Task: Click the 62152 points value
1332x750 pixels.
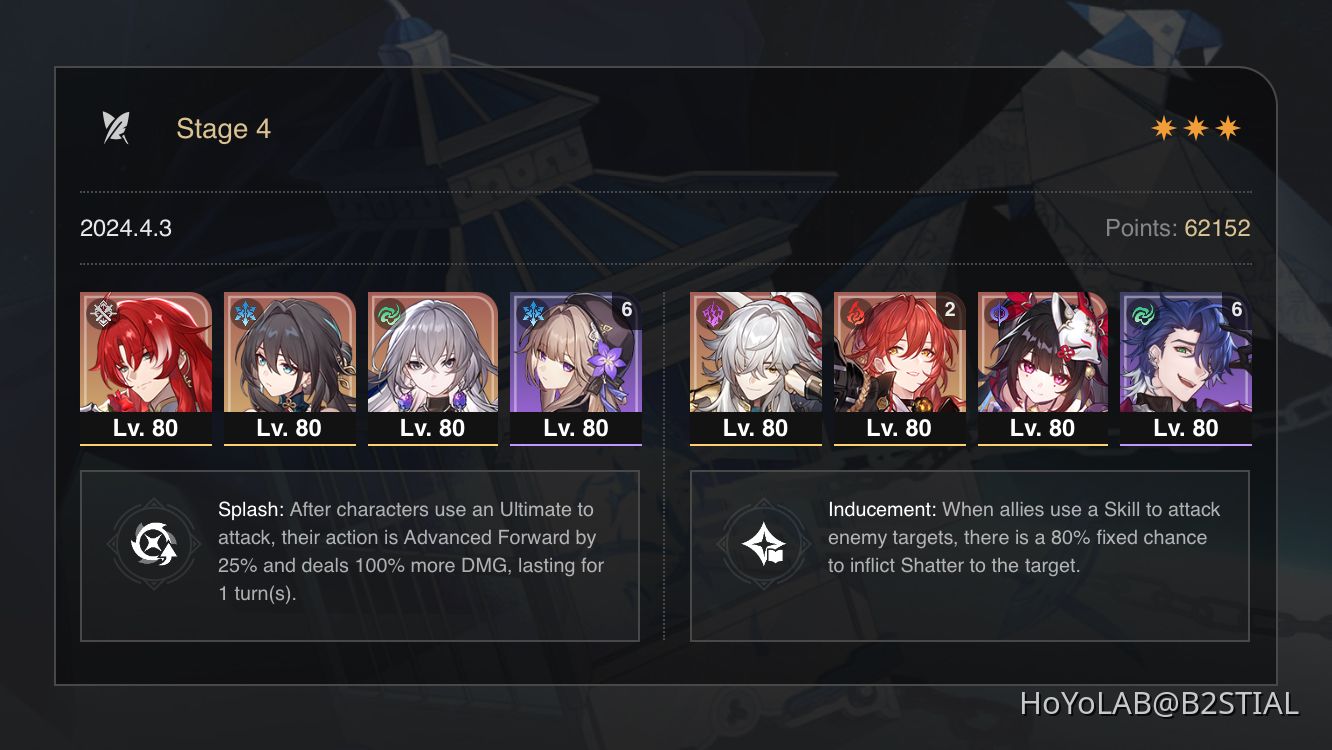Action: tap(1217, 228)
